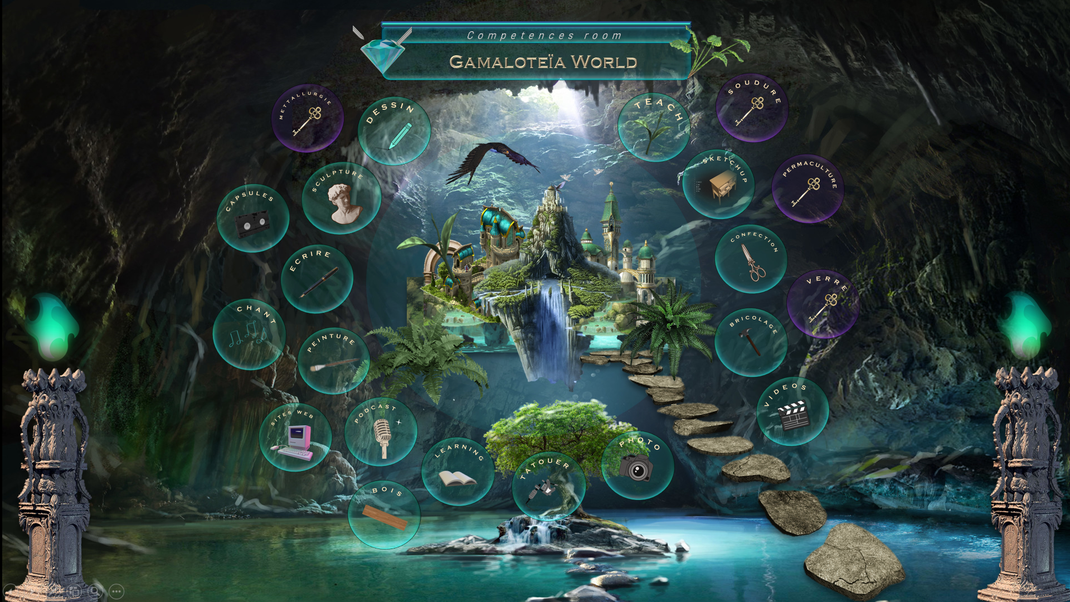Screen dimensions: 1070x602
Task: Select the locked Metallurgie key bubble
Action: point(308,118)
